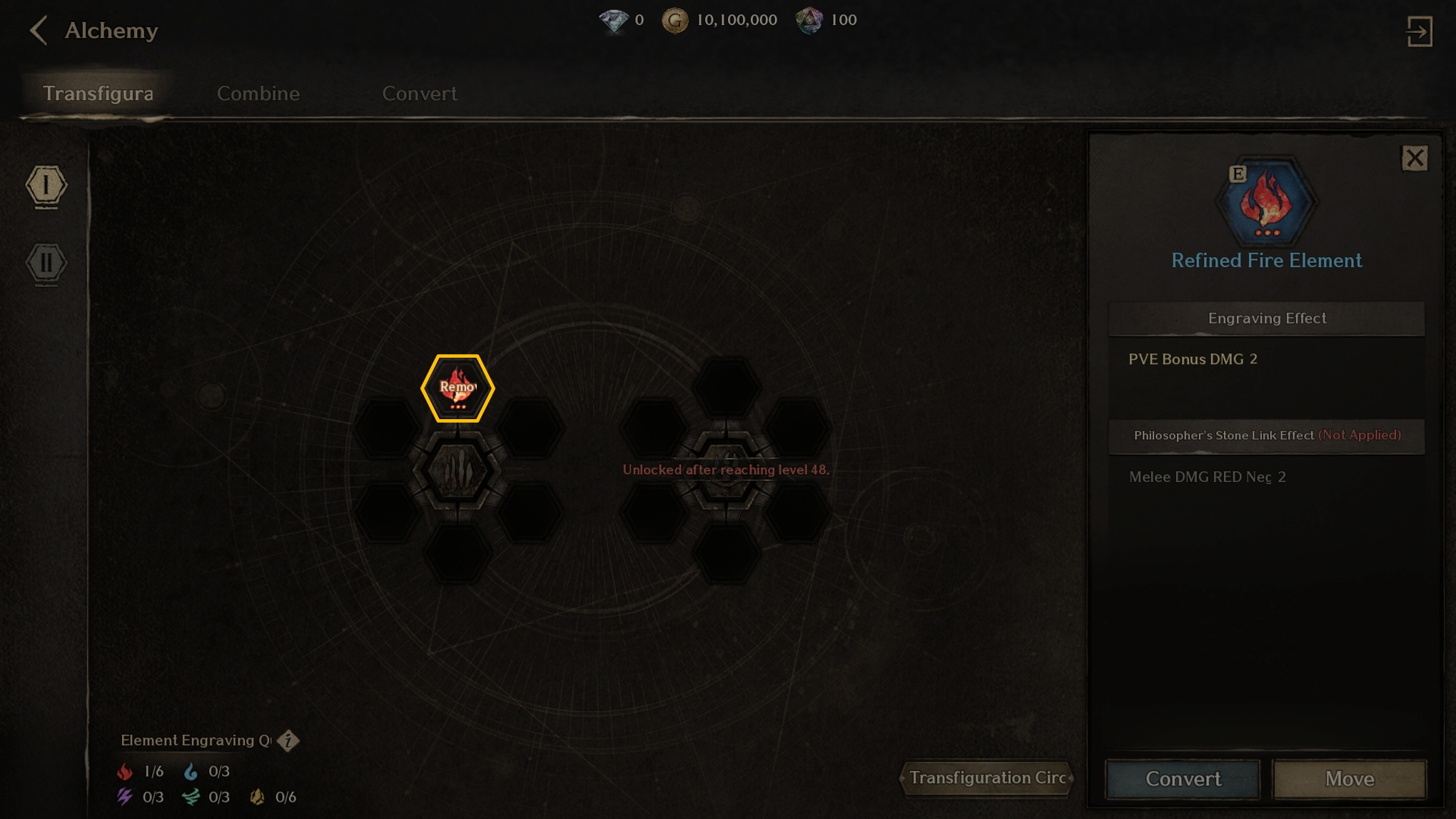Viewport: 1456px width, 819px height.
Task: Choose transfiguration circle I
Action: click(x=46, y=186)
